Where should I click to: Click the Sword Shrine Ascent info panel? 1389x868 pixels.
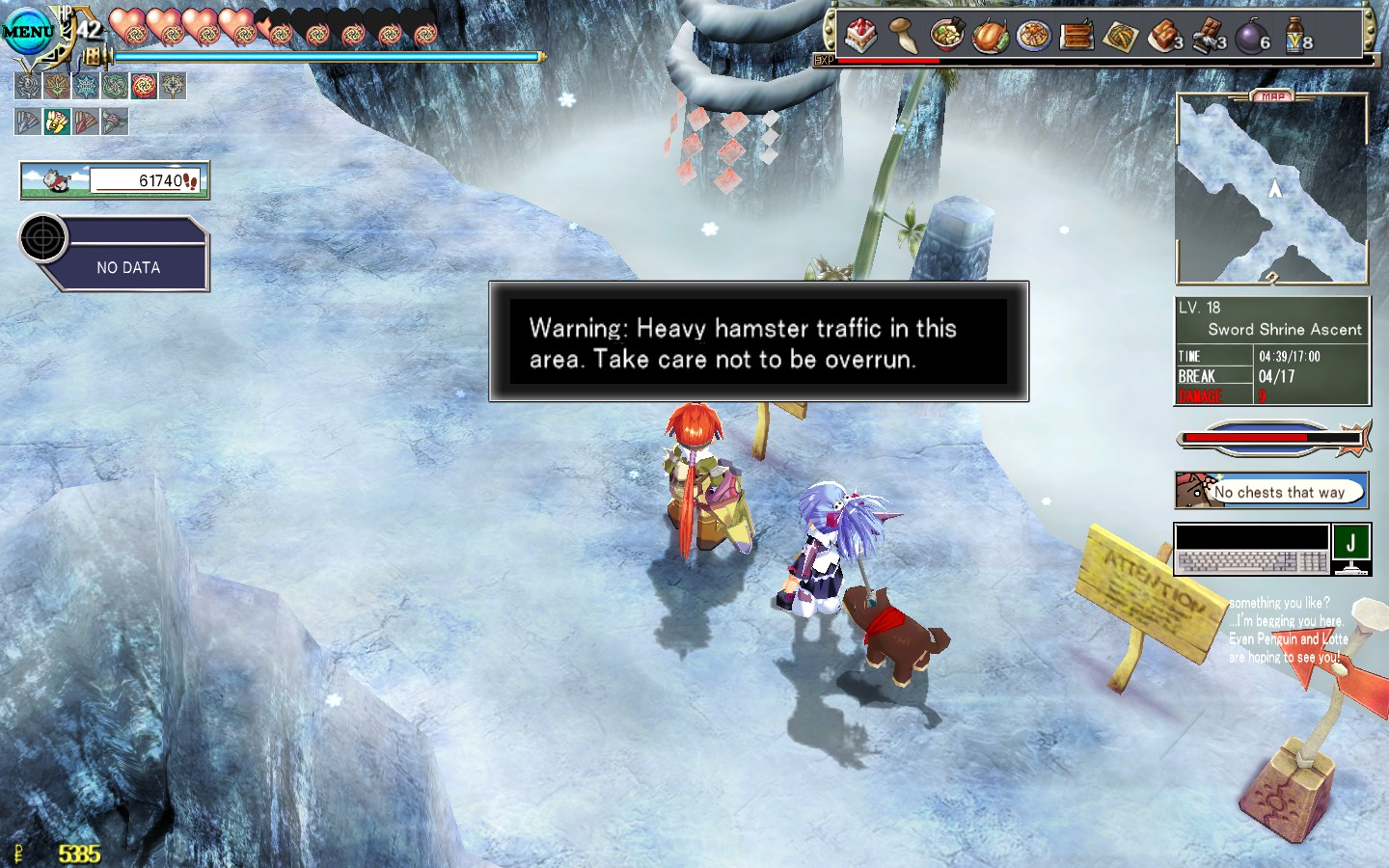1271,350
